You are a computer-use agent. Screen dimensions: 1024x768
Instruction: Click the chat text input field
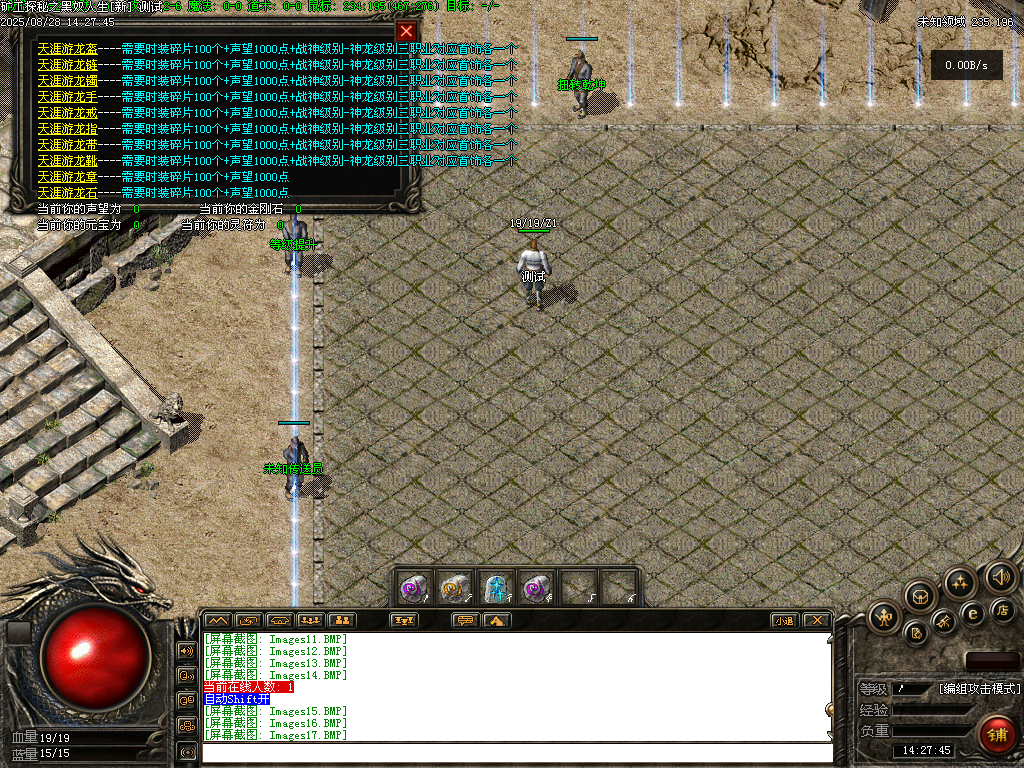pyautogui.click(x=515, y=751)
